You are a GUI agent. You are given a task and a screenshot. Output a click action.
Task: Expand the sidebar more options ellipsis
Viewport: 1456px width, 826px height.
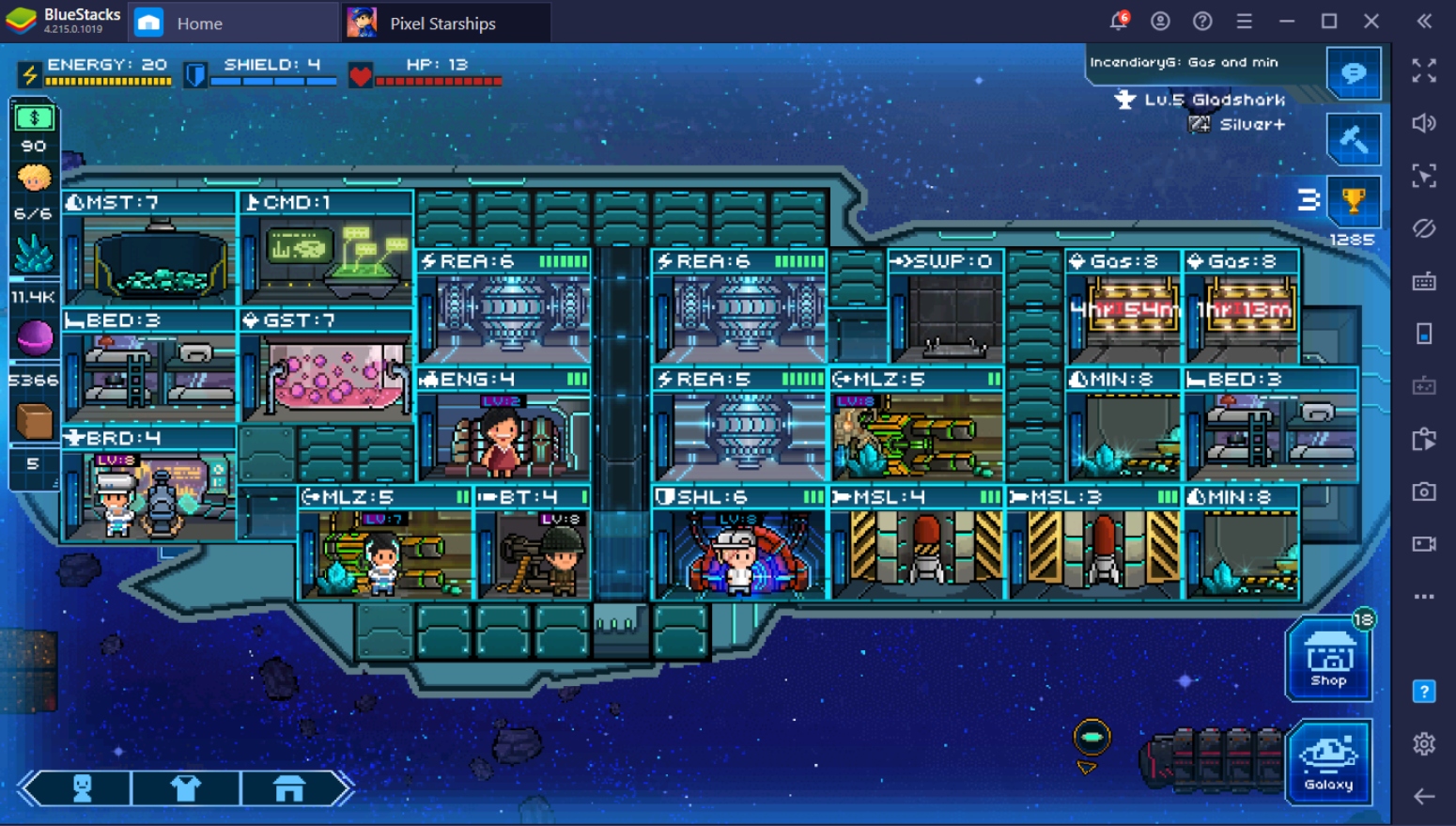tap(1424, 596)
